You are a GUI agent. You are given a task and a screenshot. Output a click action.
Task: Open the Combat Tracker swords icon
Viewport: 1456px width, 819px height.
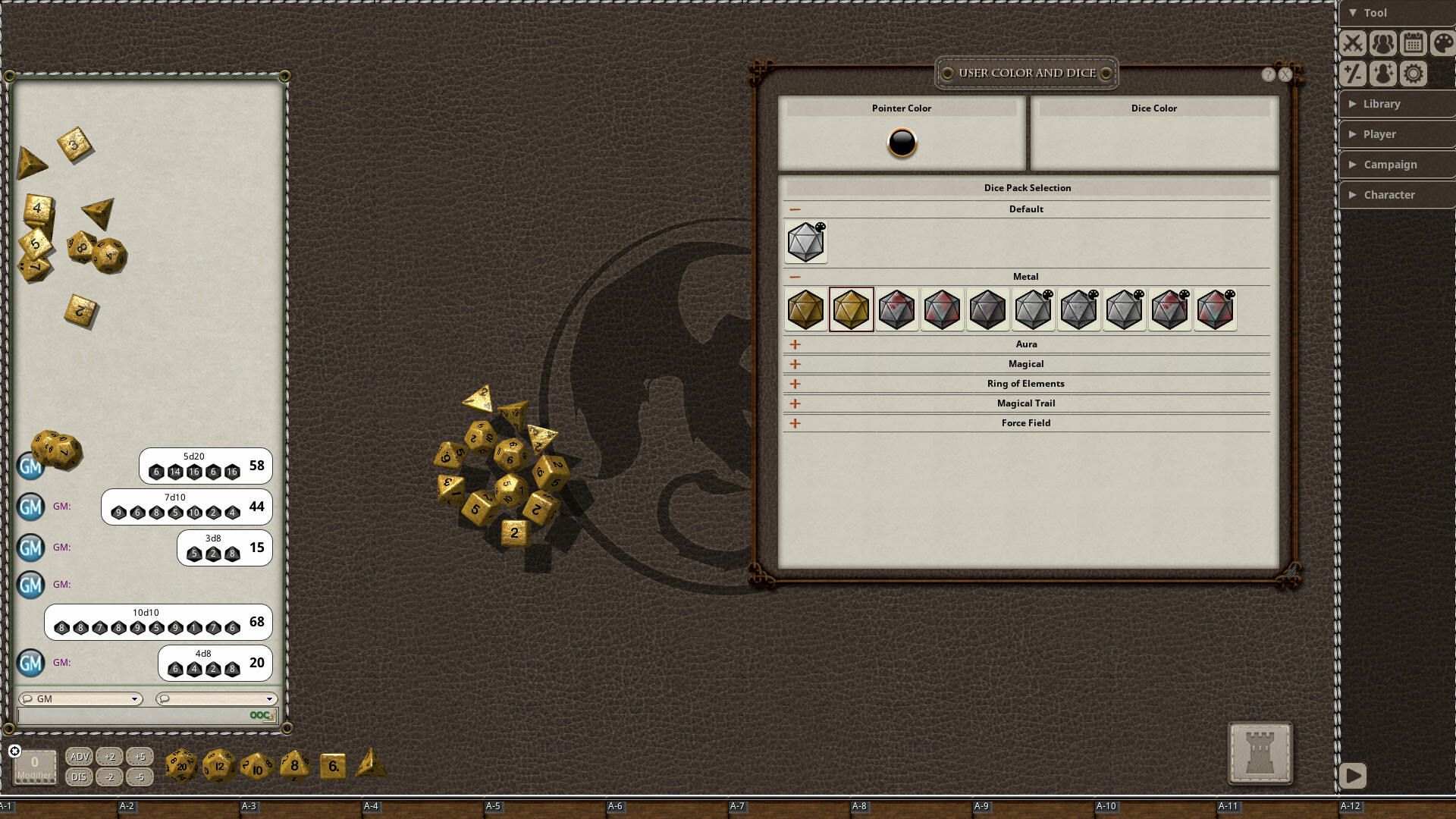click(1353, 43)
